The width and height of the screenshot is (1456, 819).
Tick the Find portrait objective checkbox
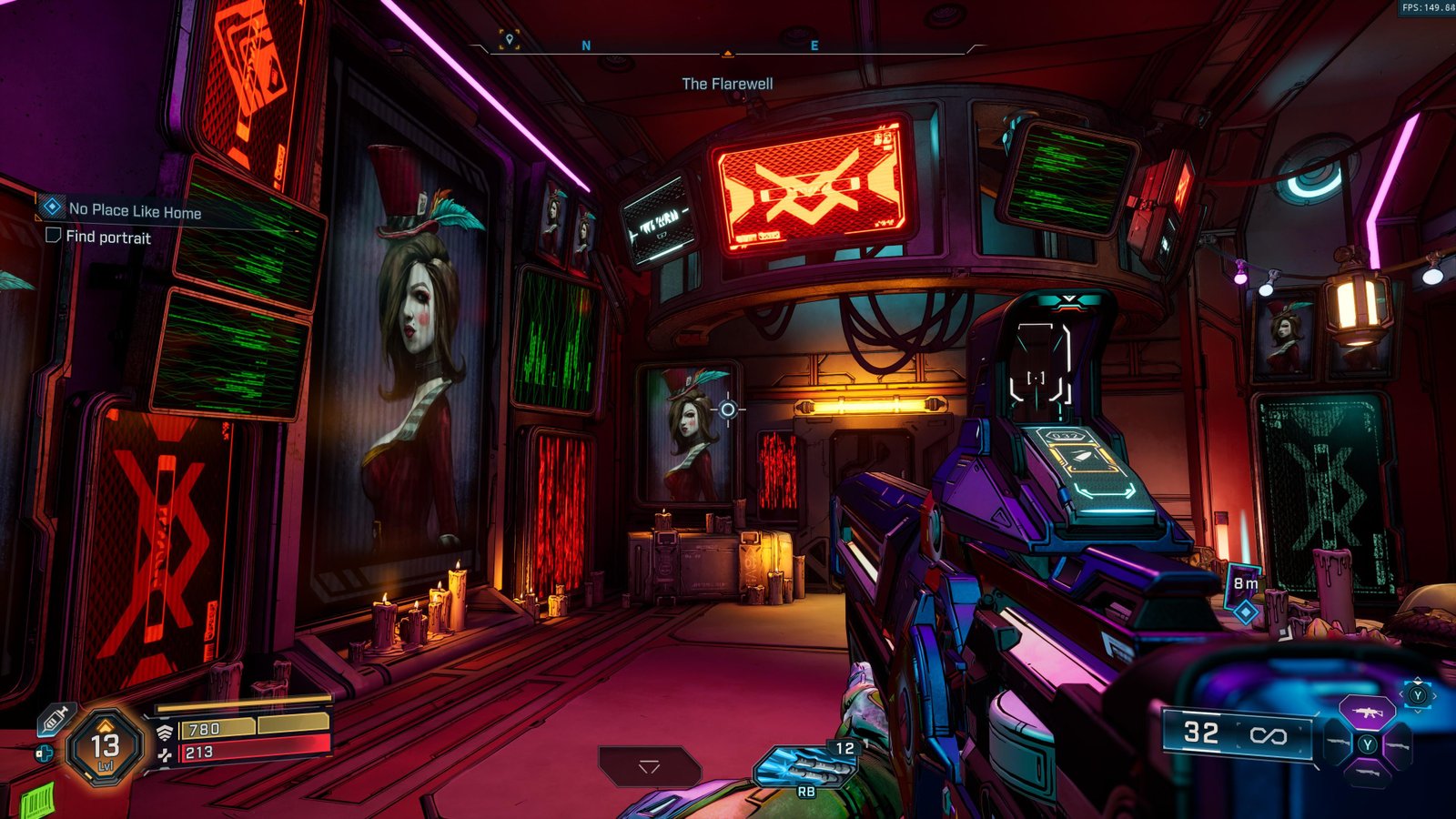[54, 236]
